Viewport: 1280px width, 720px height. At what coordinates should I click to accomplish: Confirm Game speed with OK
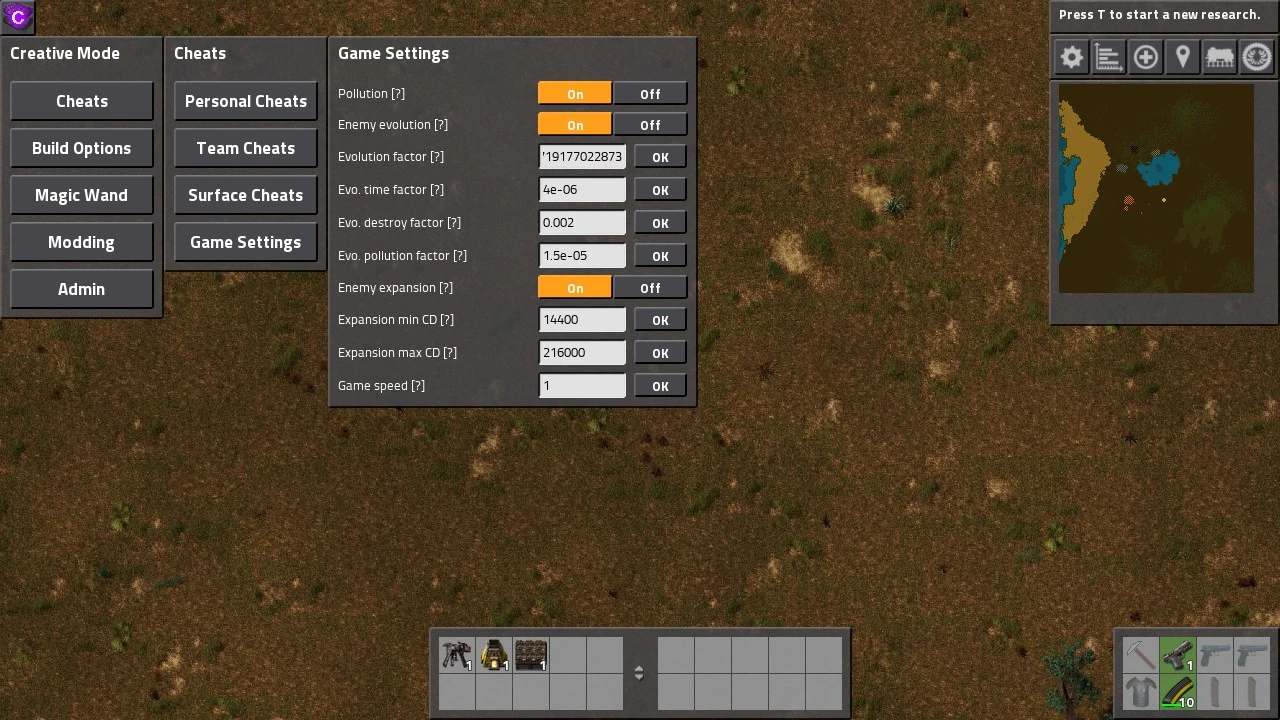[x=659, y=385]
